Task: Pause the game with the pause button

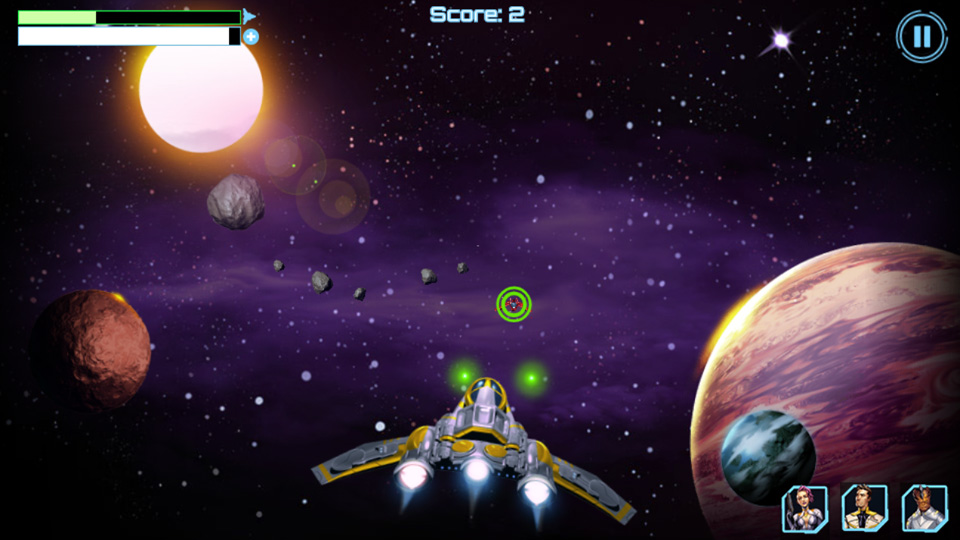Action: [x=921, y=37]
